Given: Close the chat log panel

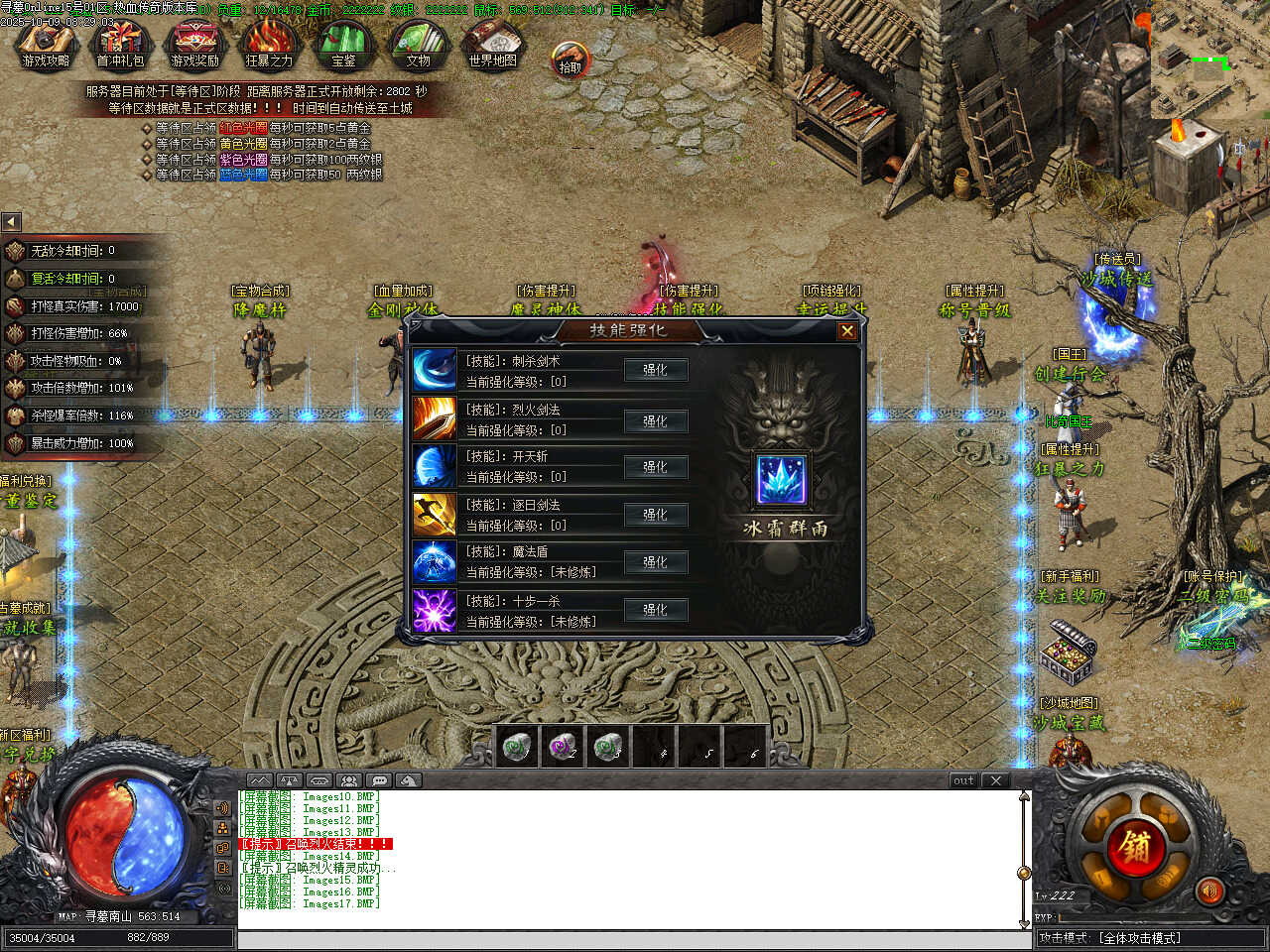Looking at the screenshot, I should 996,780.
